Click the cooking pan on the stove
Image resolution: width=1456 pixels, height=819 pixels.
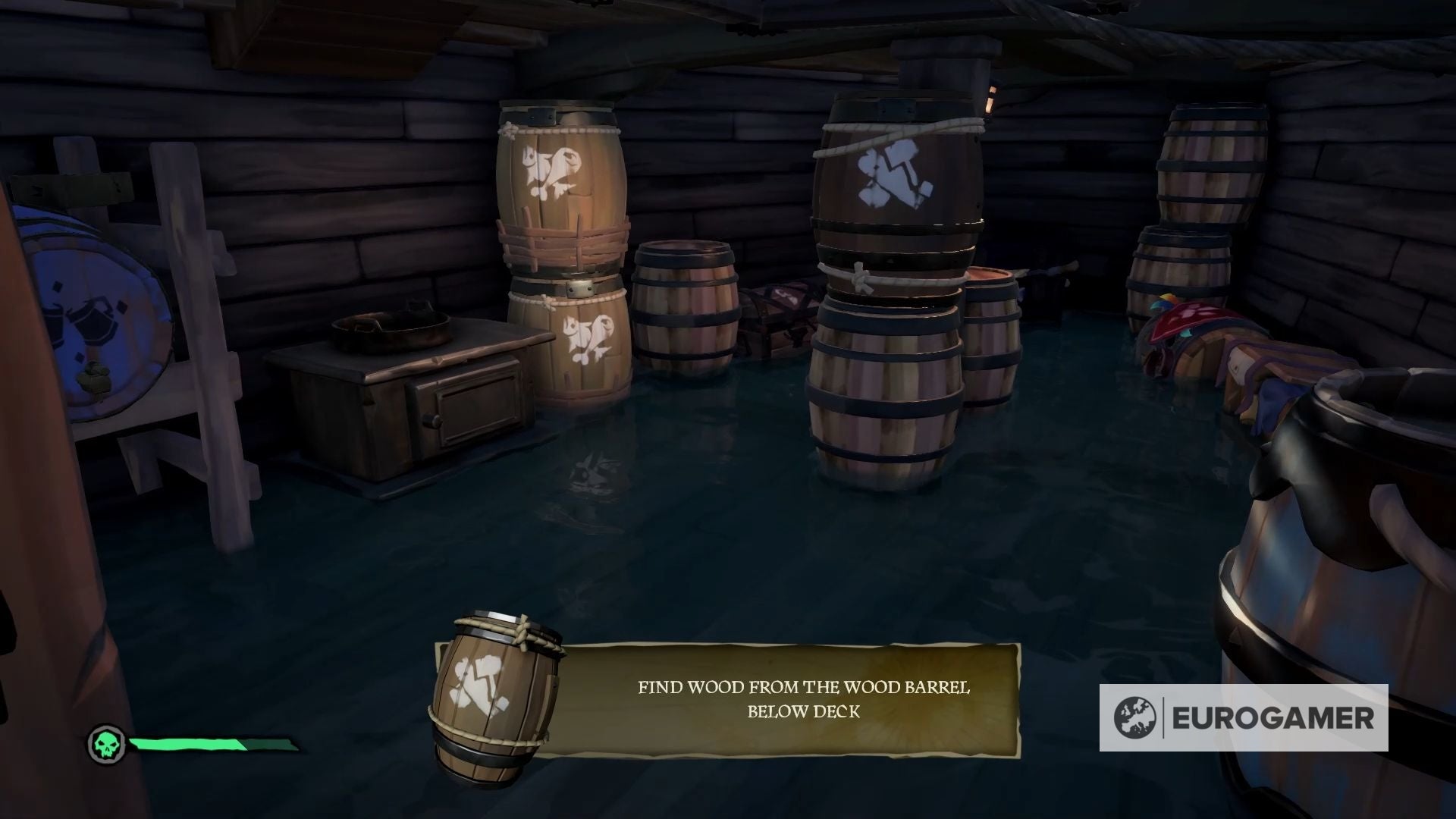pyautogui.click(x=391, y=330)
